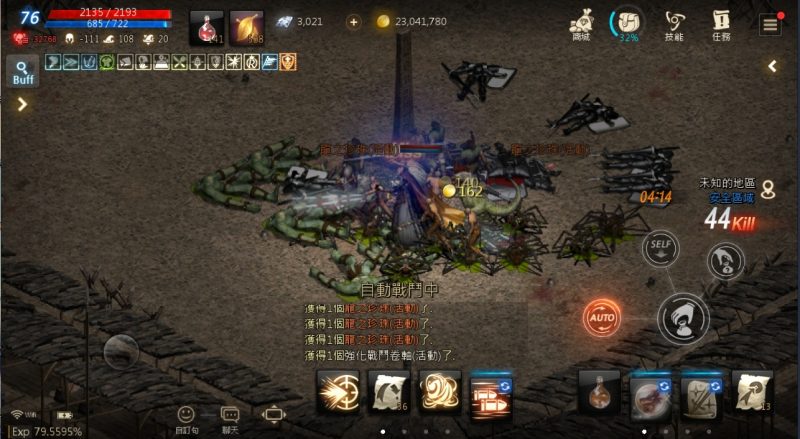Use the red health potion quick slot
Image resolution: width=800 pixels, height=439 pixels.
coord(206,28)
